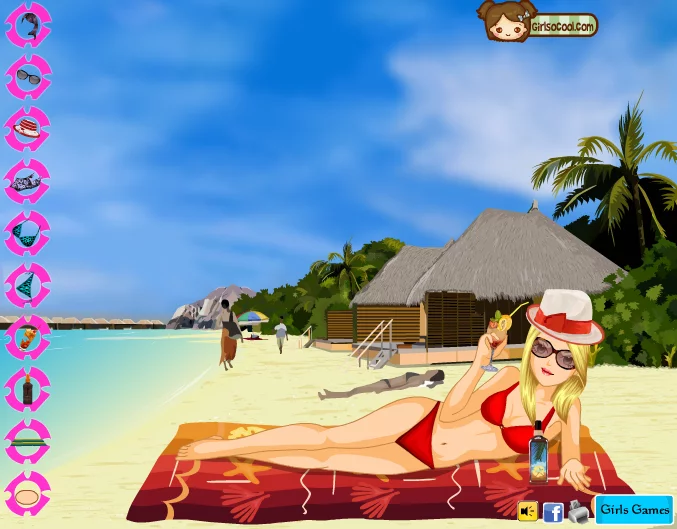Choose the patterned swimsuit icon

[27, 182]
